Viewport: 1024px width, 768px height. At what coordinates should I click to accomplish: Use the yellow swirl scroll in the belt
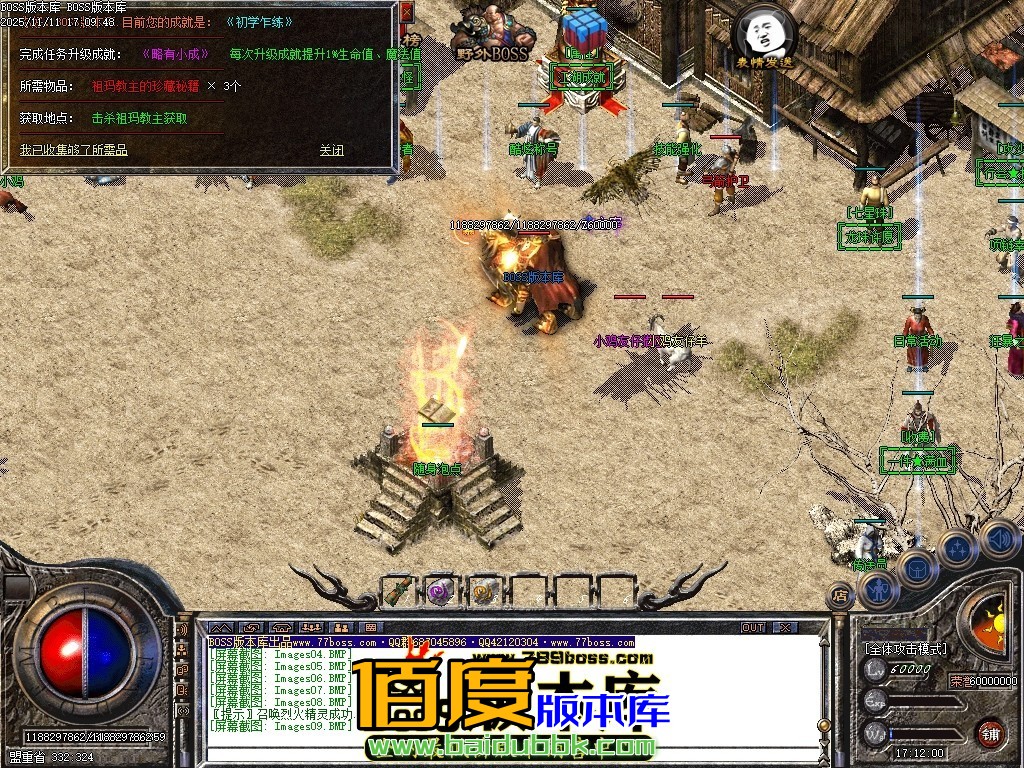pos(484,591)
